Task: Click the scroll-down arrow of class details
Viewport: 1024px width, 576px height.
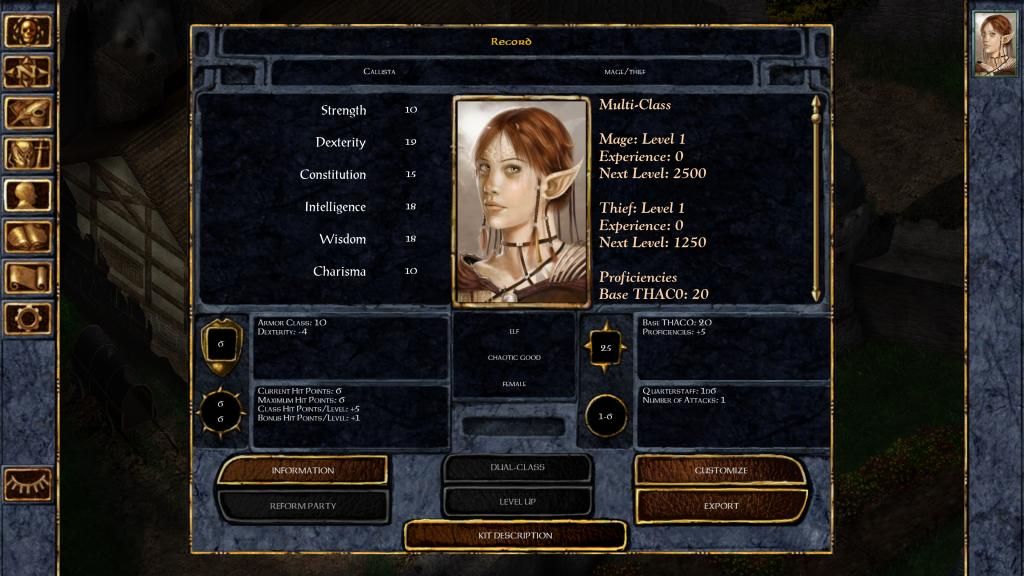Action: point(816,293)
